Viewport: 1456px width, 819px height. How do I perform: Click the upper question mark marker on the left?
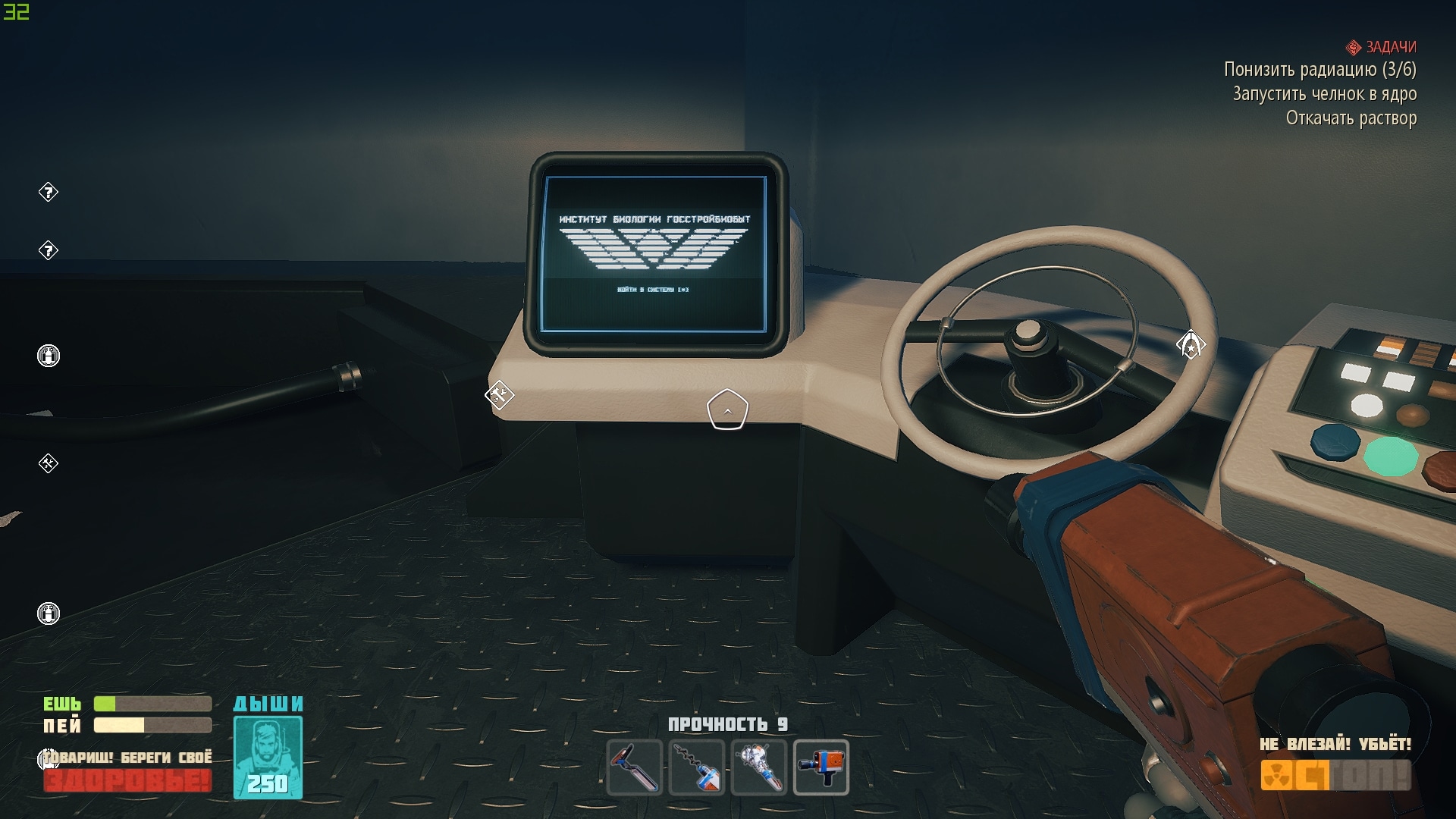click(x=48, y=193)
